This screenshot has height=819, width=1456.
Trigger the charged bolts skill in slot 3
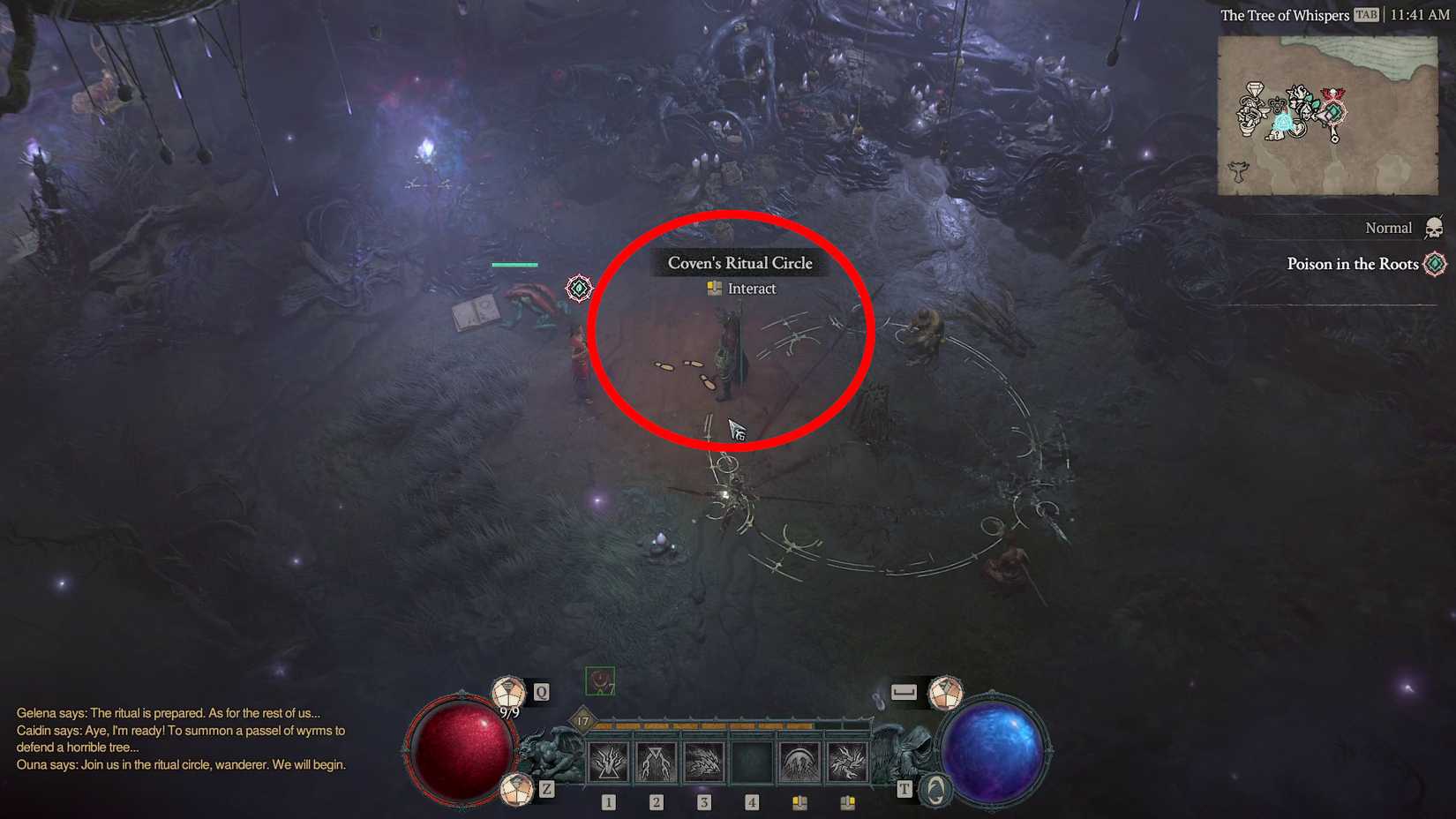(x=702, y=762)
